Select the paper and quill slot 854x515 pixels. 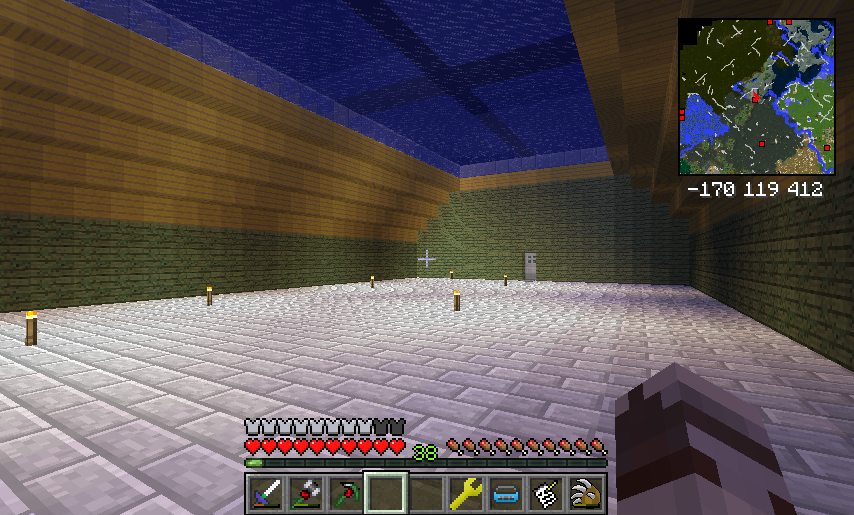pyautogui.click(x=546, y=492)
